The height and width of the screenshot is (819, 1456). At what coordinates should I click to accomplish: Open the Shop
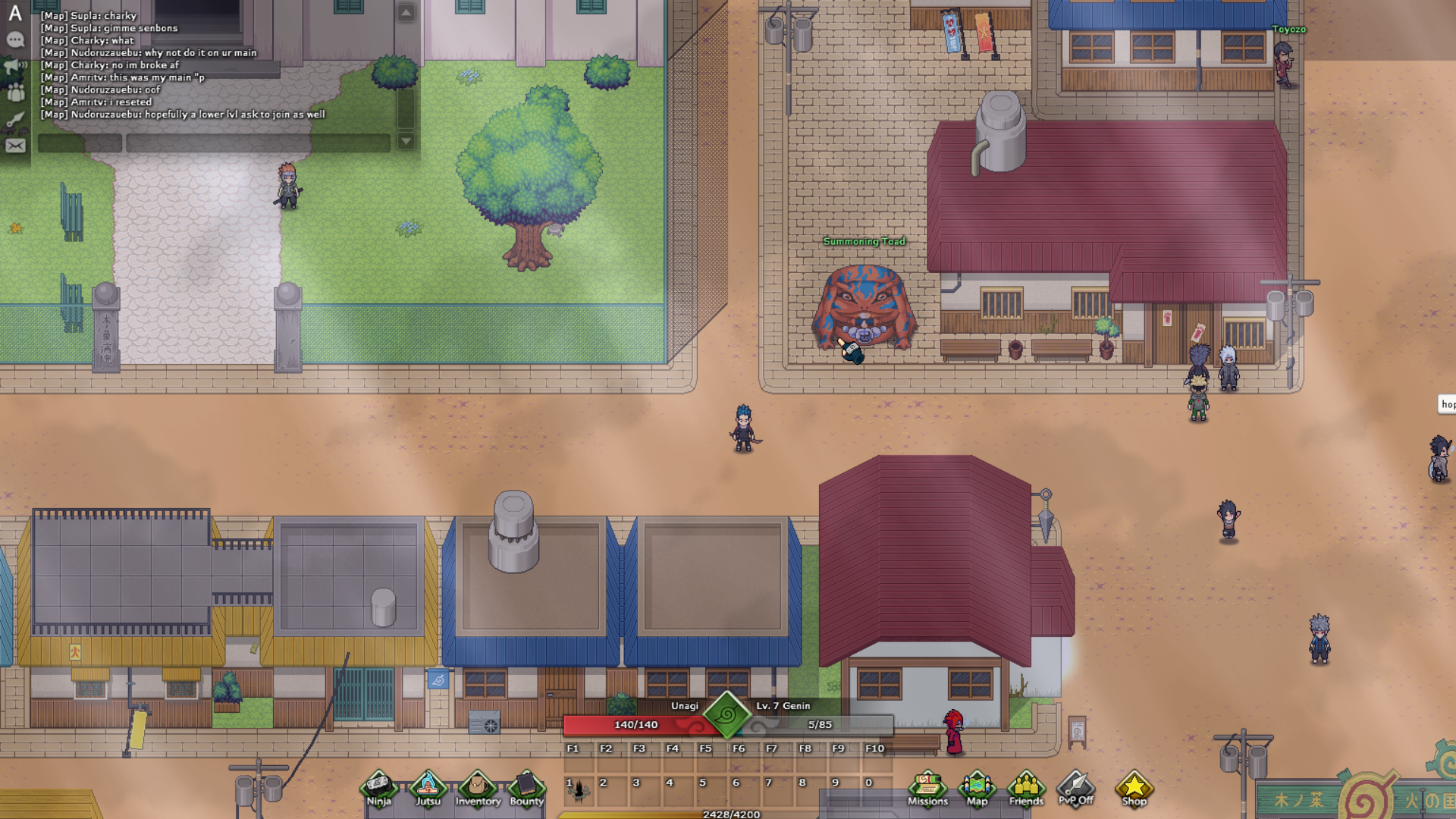(1134, 789)
